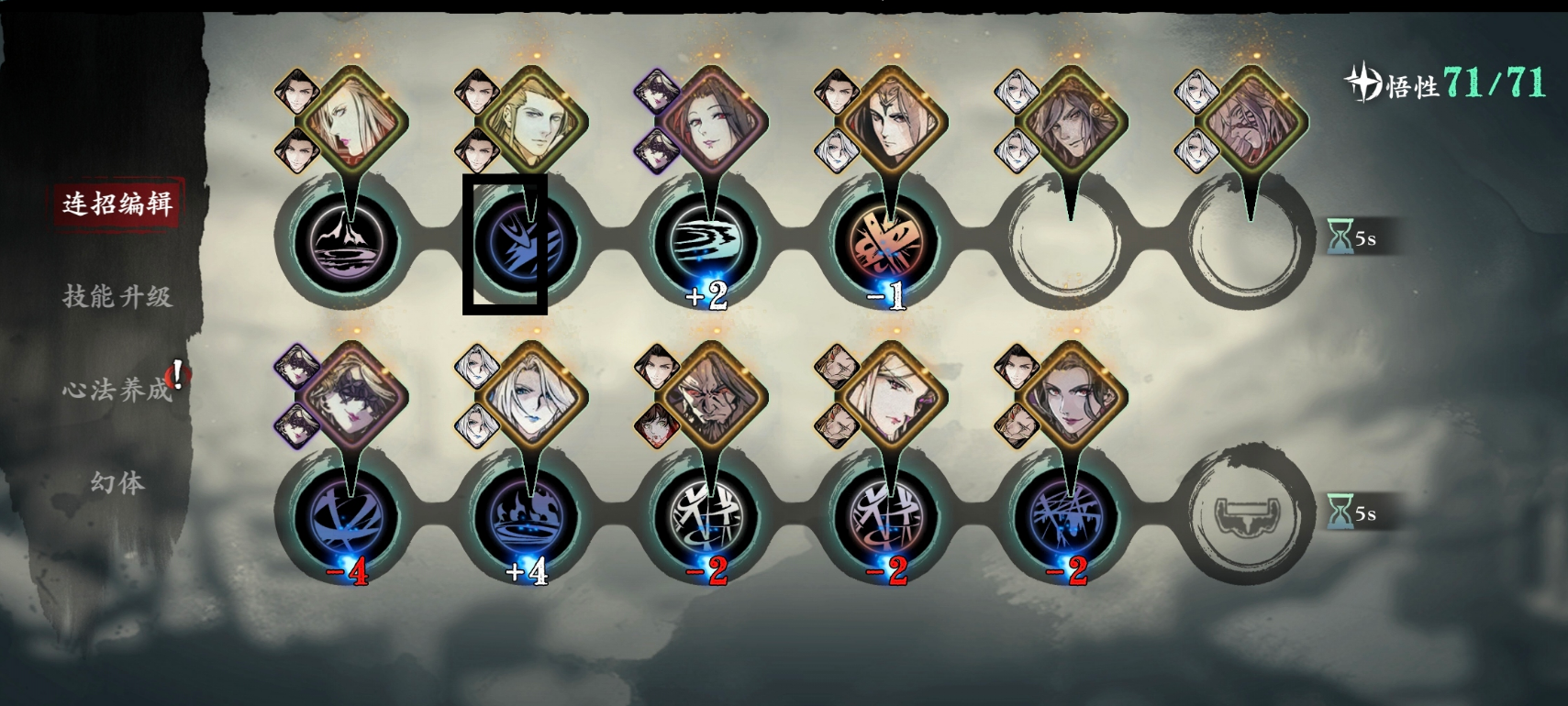
Task: Open the empty slot with the armor silhouette
Action: point(1247,516)
